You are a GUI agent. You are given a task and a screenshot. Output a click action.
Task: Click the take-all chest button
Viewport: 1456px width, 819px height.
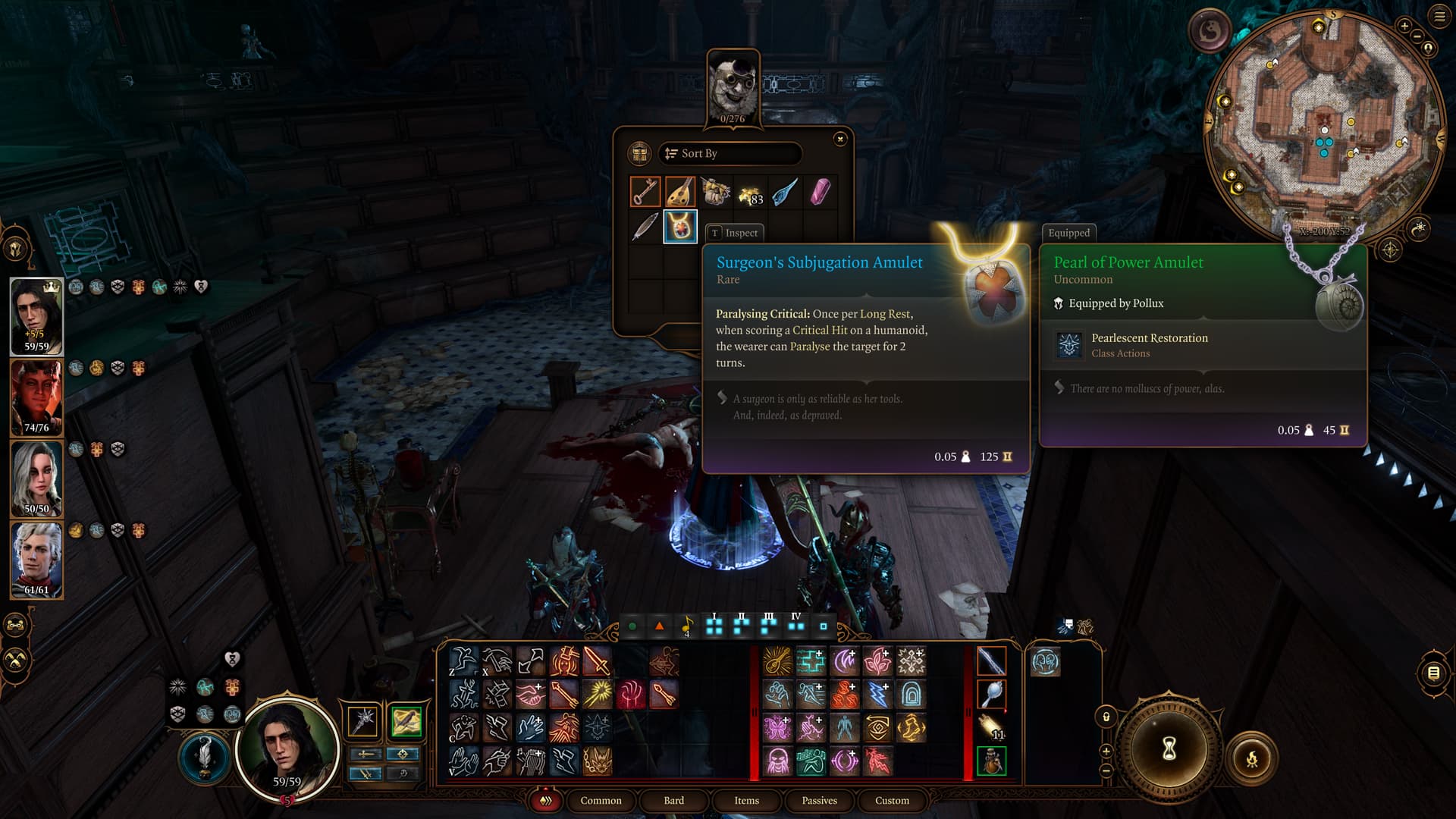pyautogui.click(x=640, y=153)
